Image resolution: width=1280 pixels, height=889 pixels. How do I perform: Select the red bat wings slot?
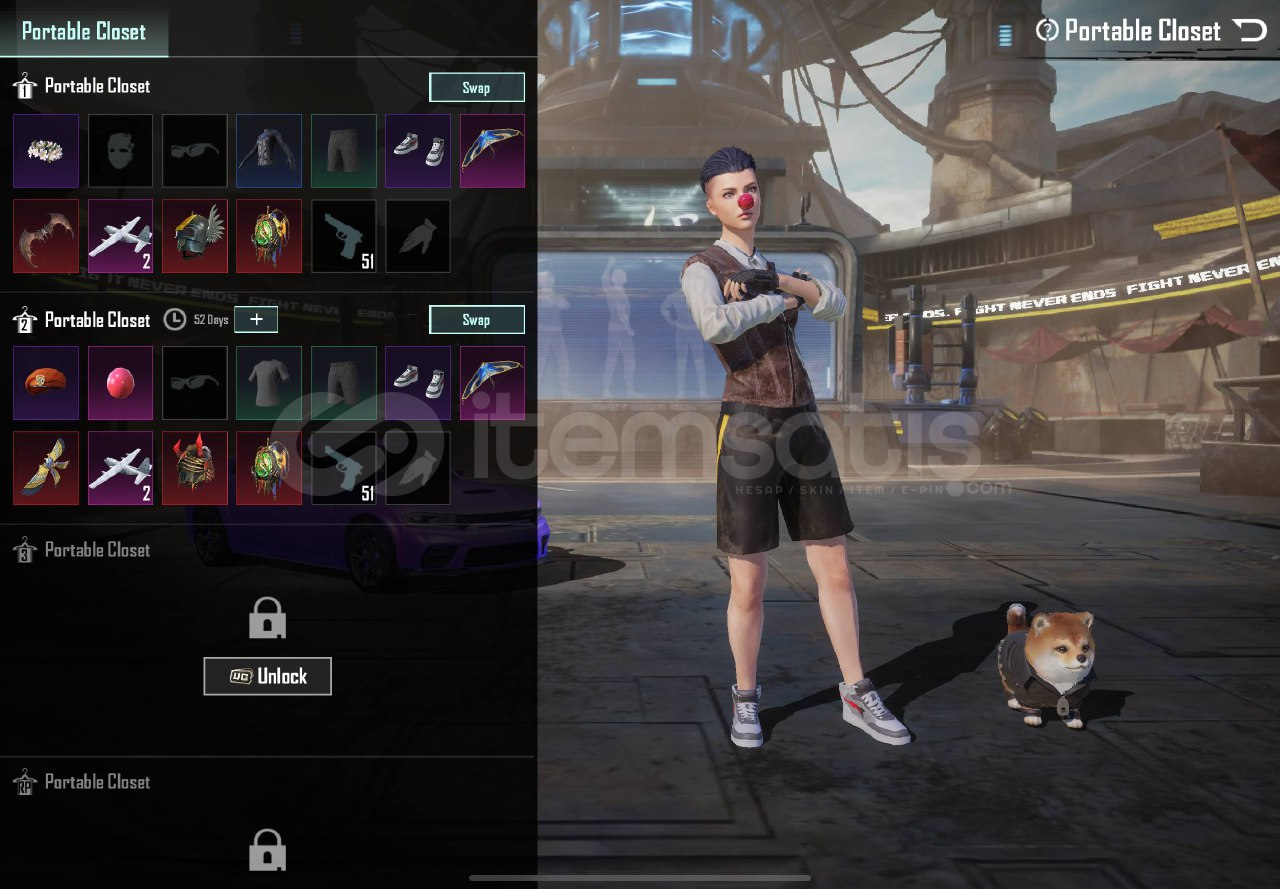point(46,236)
